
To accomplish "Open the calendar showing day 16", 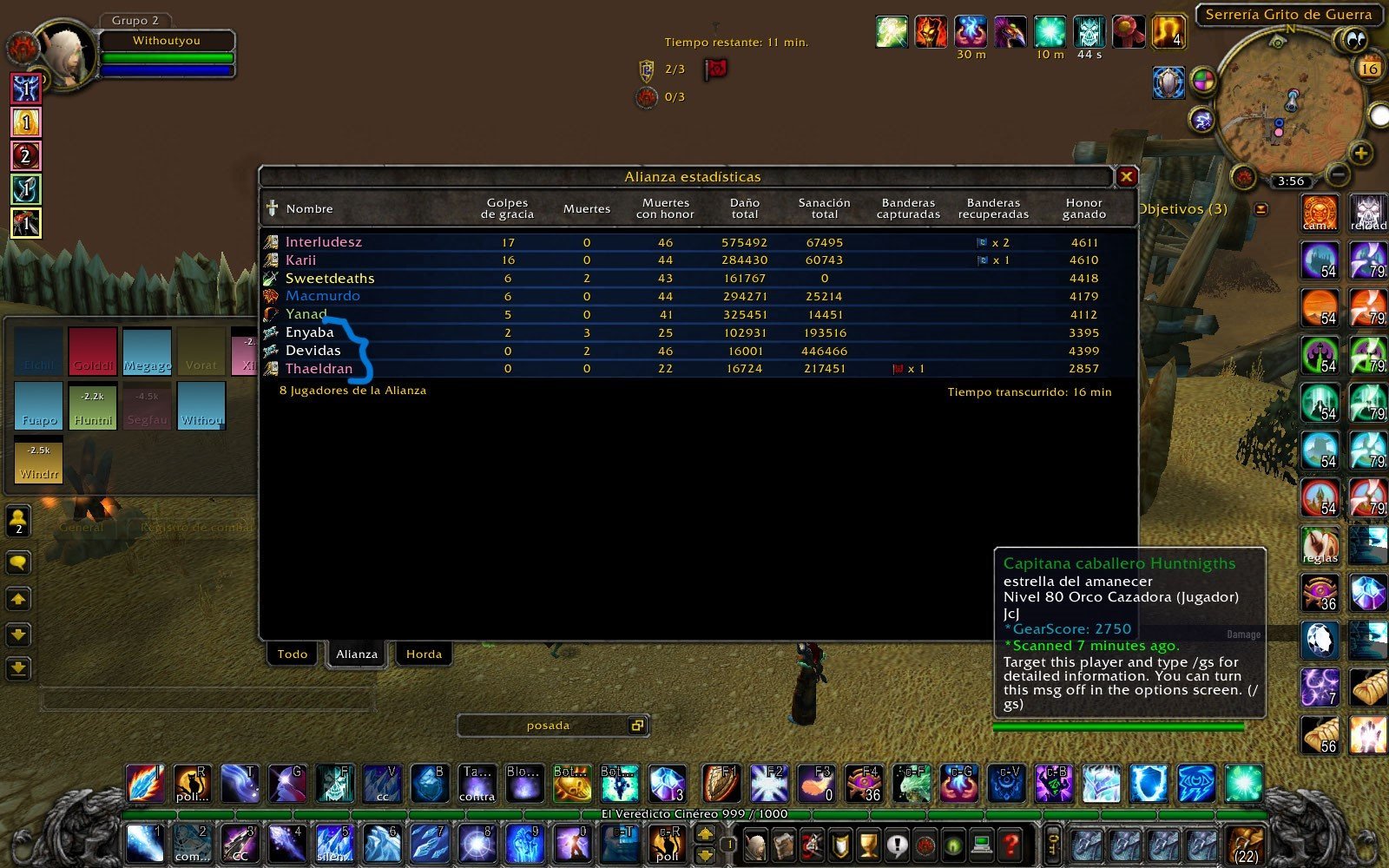I will coord(1369,68).
